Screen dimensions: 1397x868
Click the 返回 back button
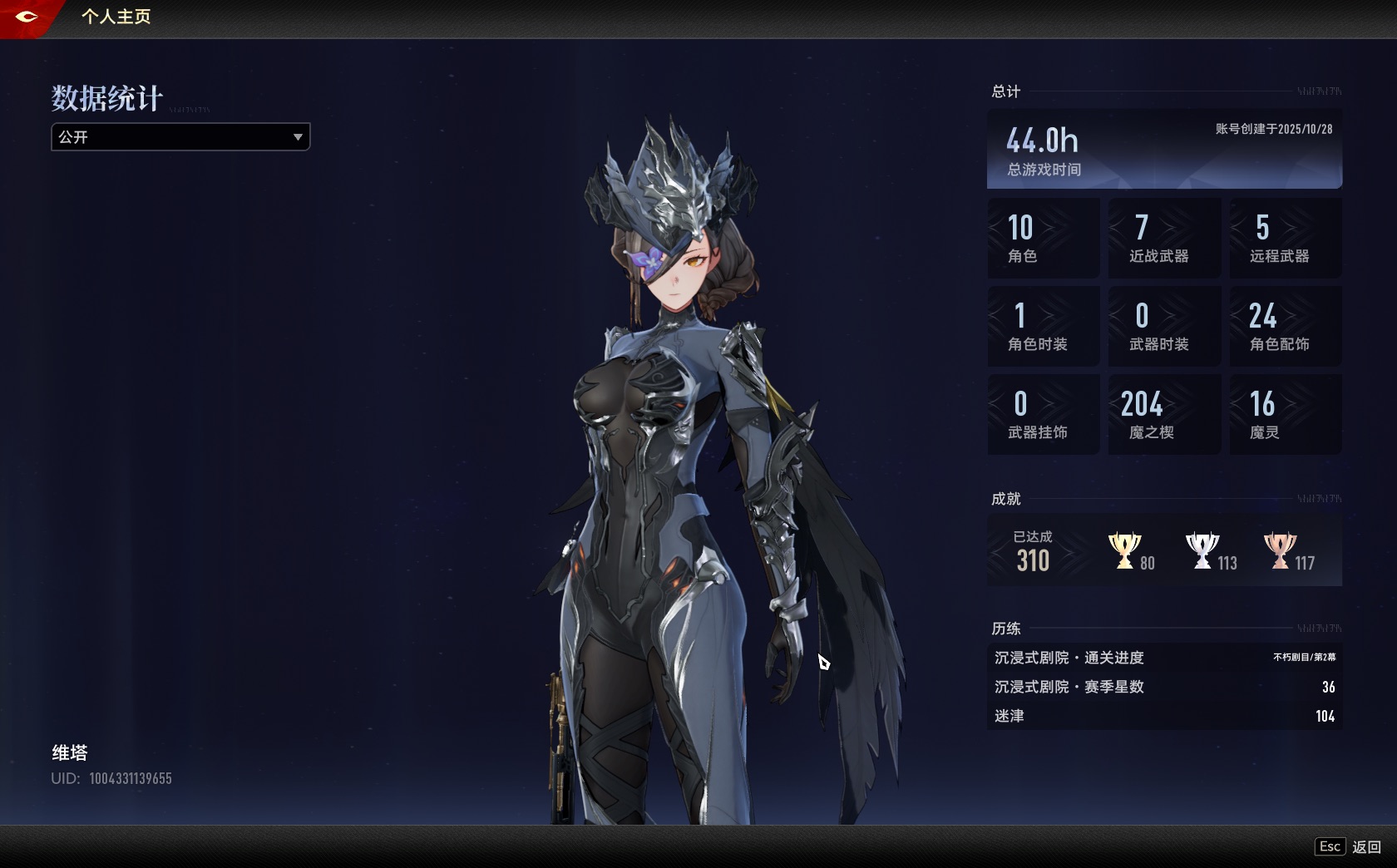pyautogui.click(x=1366, y=846)
